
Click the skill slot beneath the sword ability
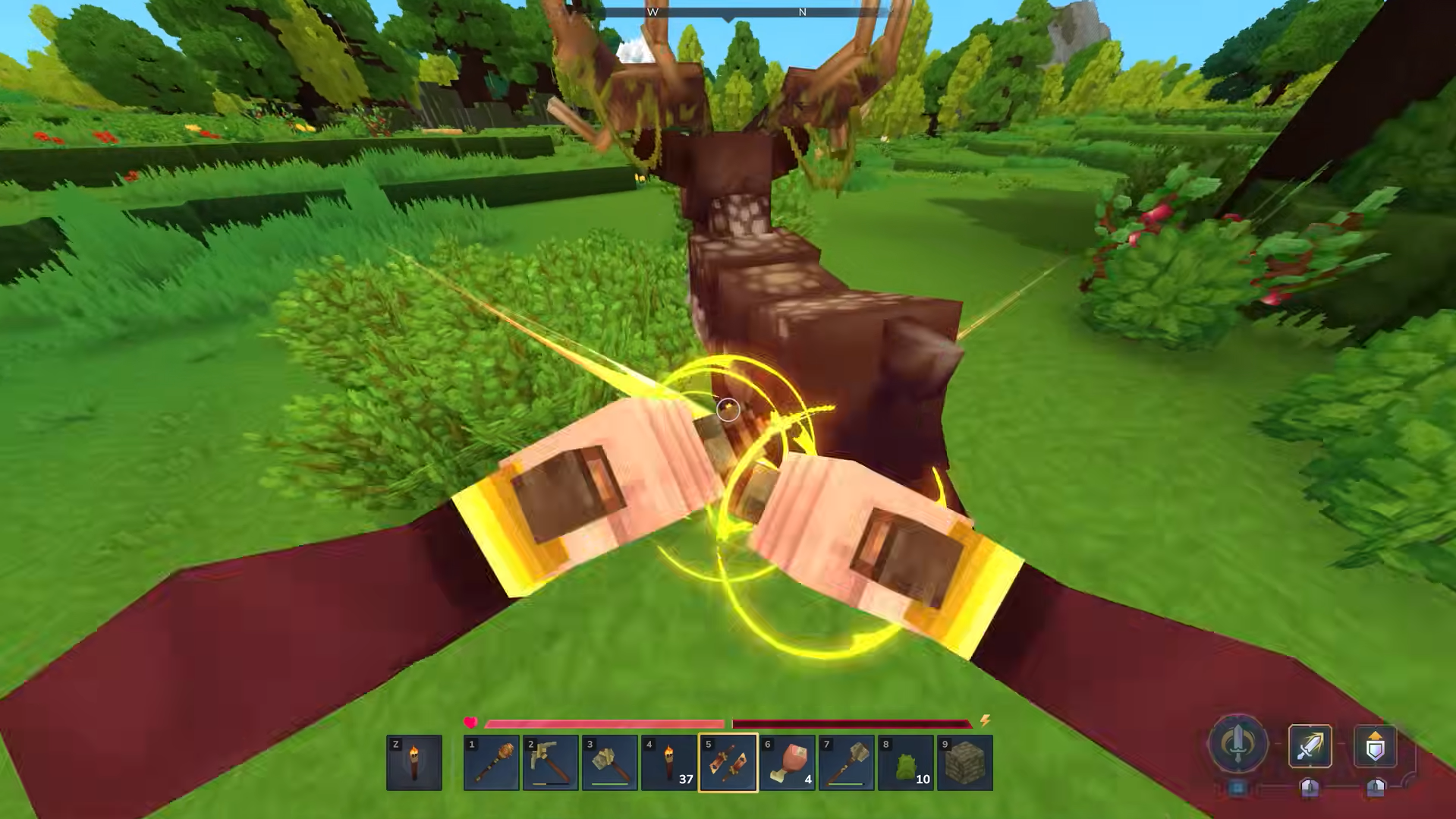tap(1309, 789)
